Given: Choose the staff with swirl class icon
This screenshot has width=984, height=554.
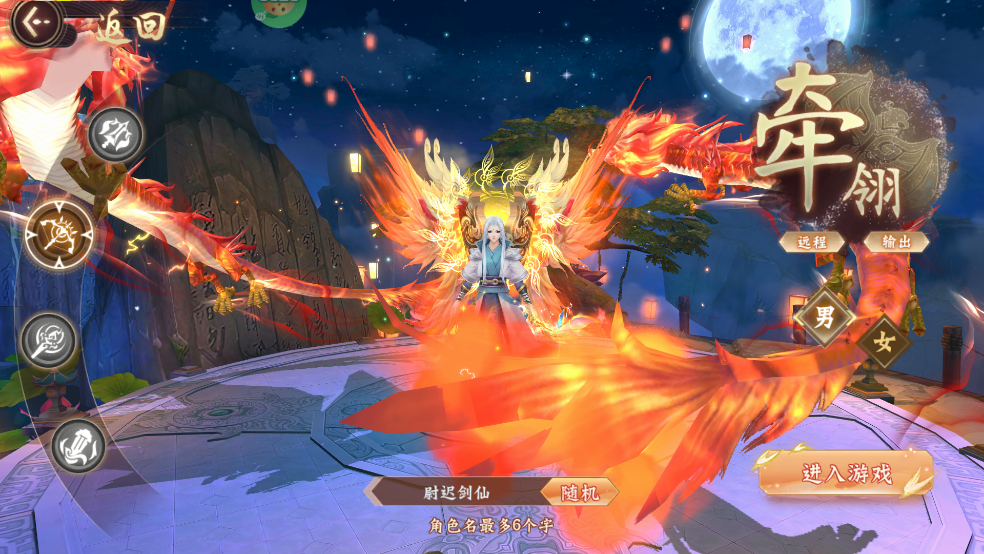Looking at the screenshot, I should coord(50,340).
